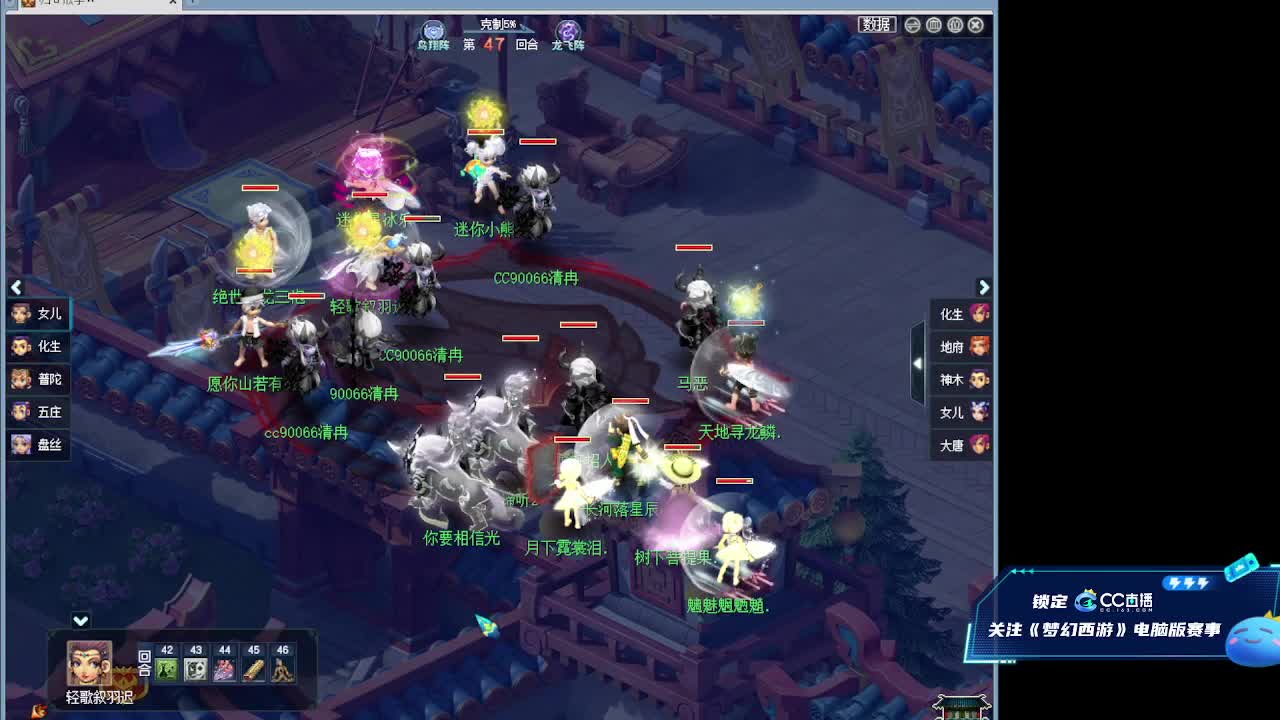Click the 数据 button at the top right
Viewport: 1280px width, 720px height.
tap(876, 25)
